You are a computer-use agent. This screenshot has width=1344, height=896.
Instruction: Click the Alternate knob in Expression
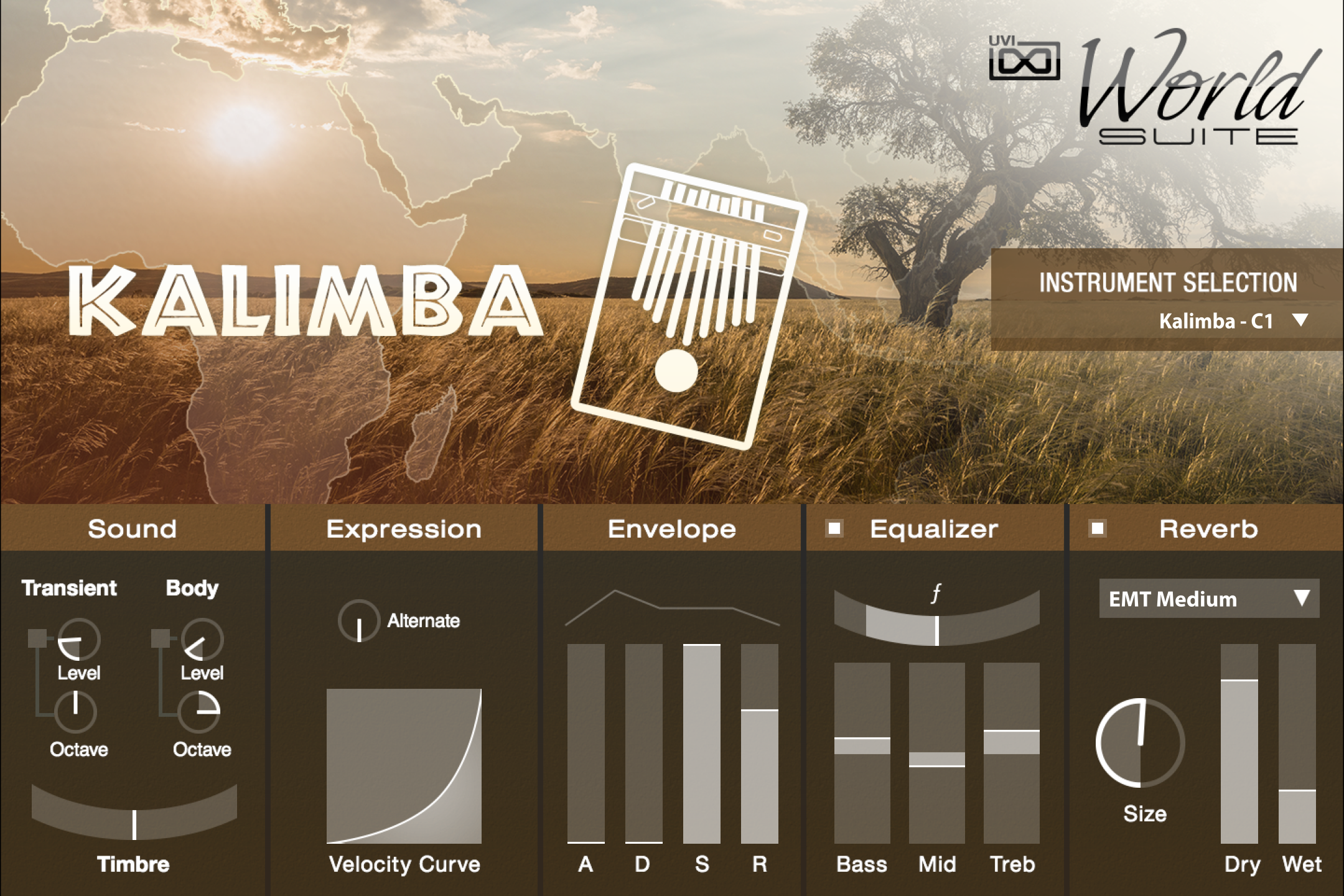pyautogui.click(x=359, y=619)
